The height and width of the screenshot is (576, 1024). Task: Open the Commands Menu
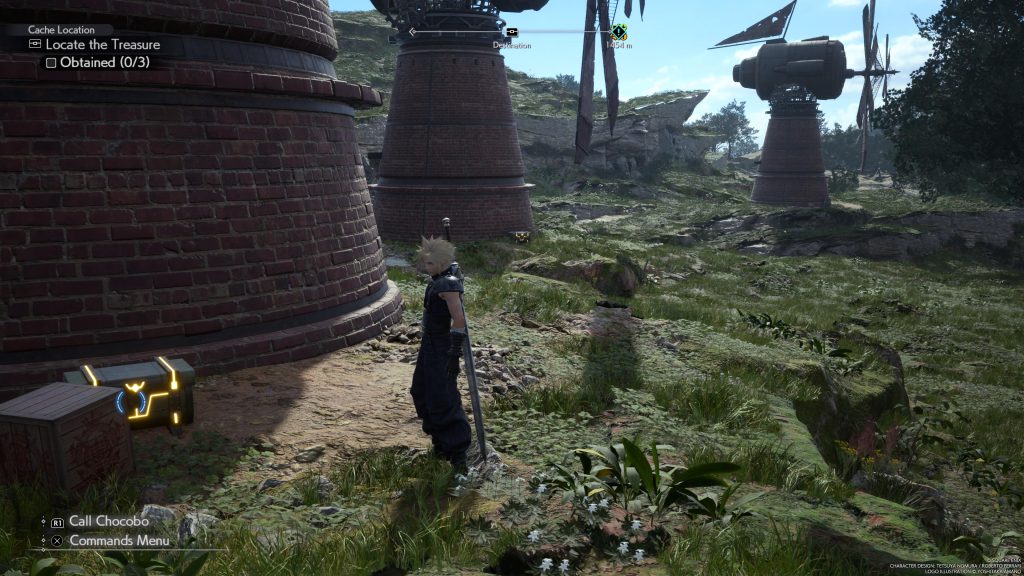(x=118, y=541)
